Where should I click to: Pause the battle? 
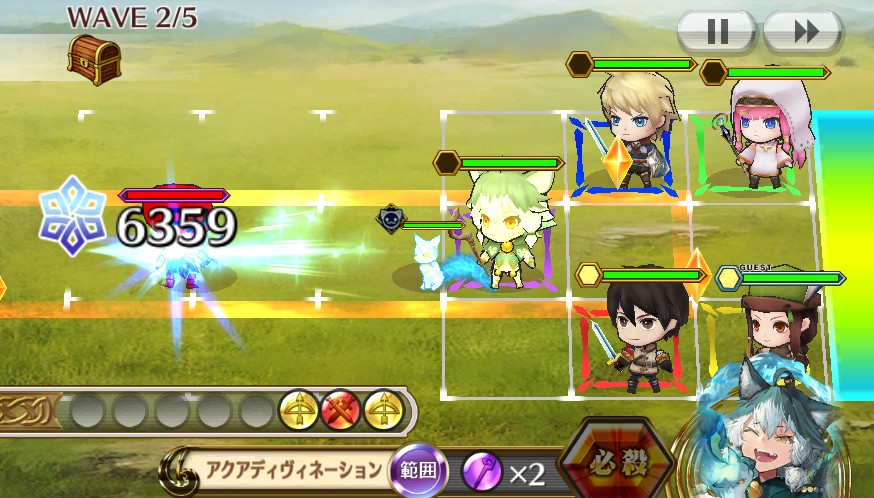[717, 32]
